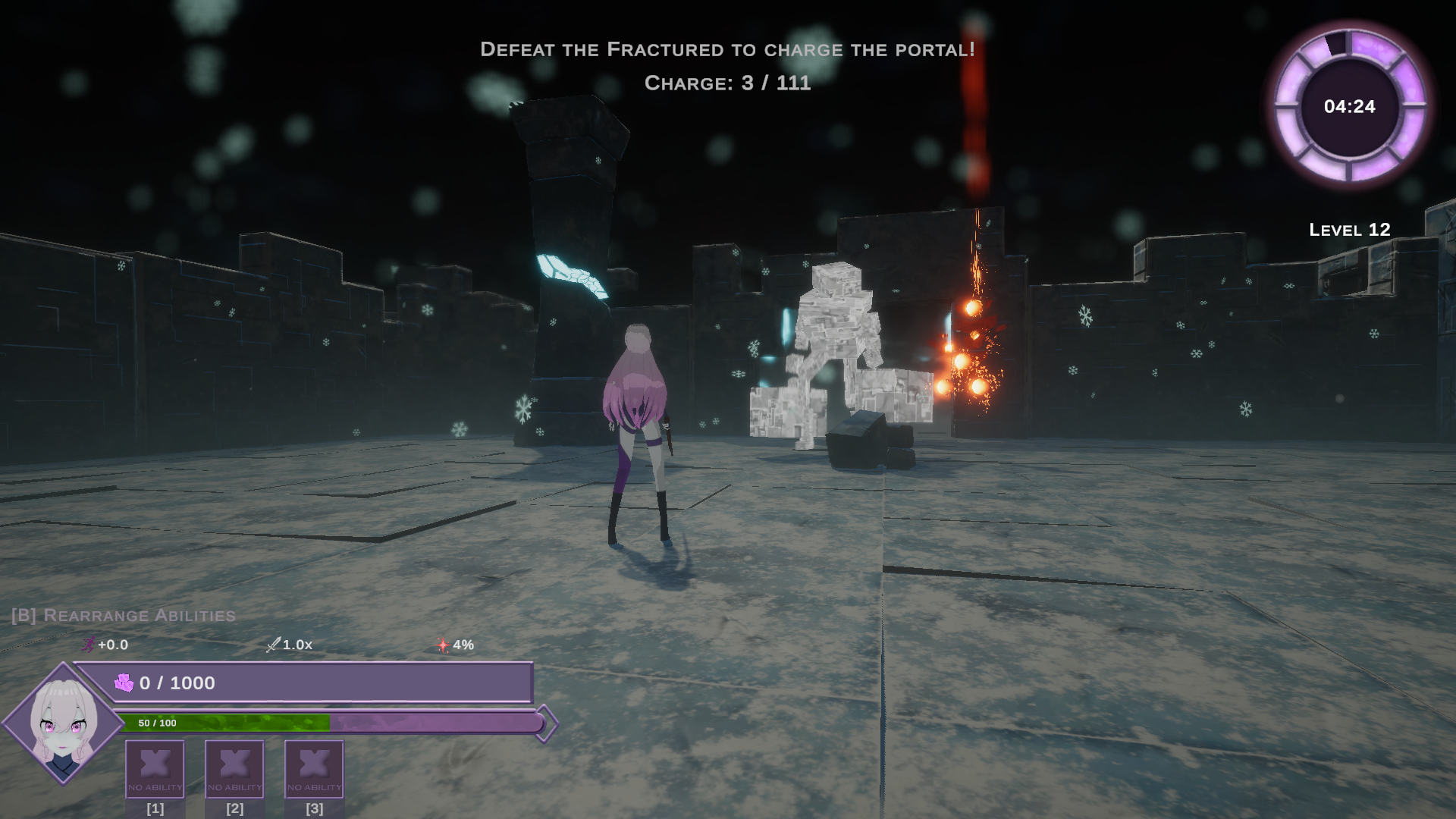Select the empty ability slot labeled [3]

(x=314, y=768)
